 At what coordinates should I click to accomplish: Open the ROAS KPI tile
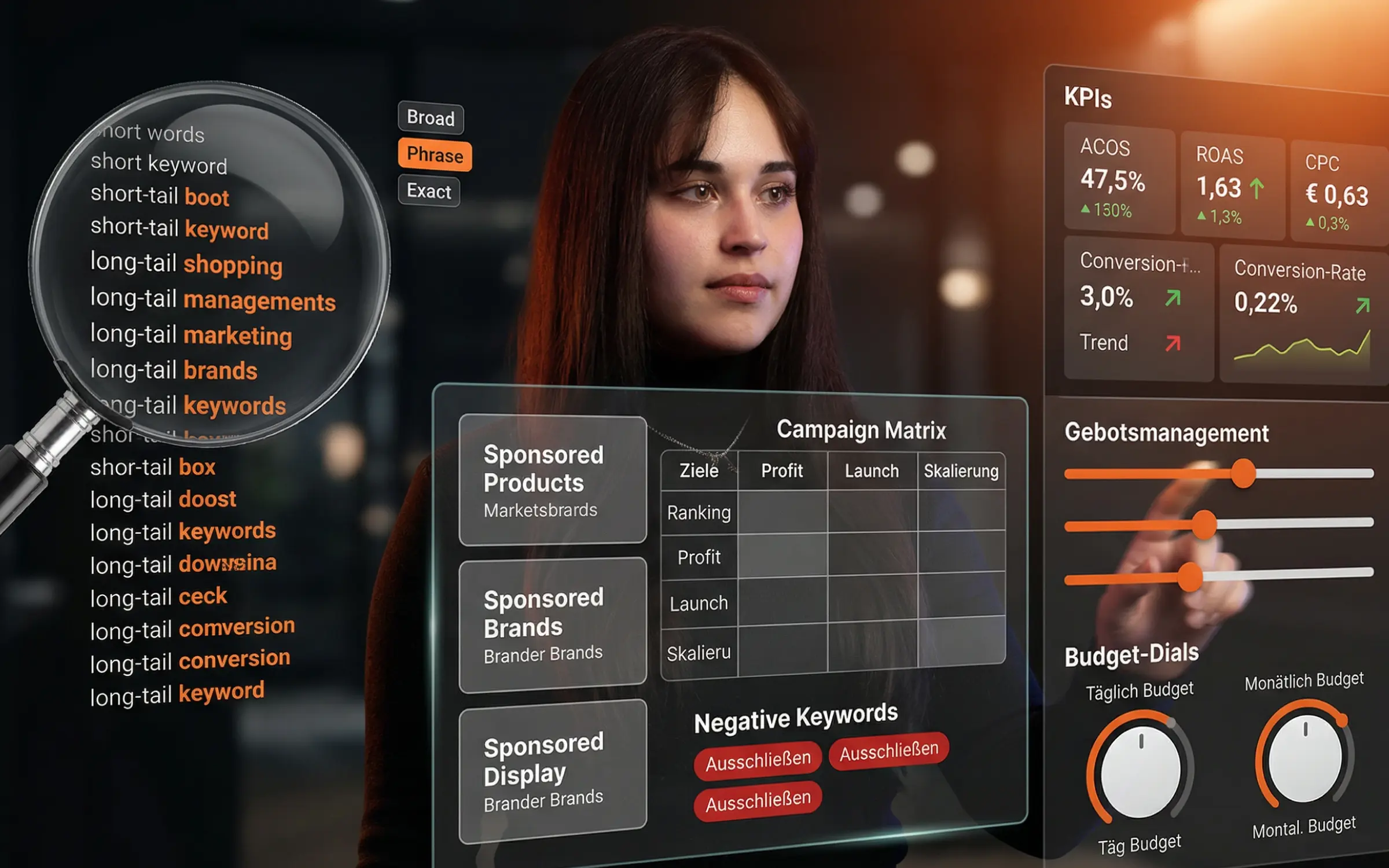[1232, 185]
